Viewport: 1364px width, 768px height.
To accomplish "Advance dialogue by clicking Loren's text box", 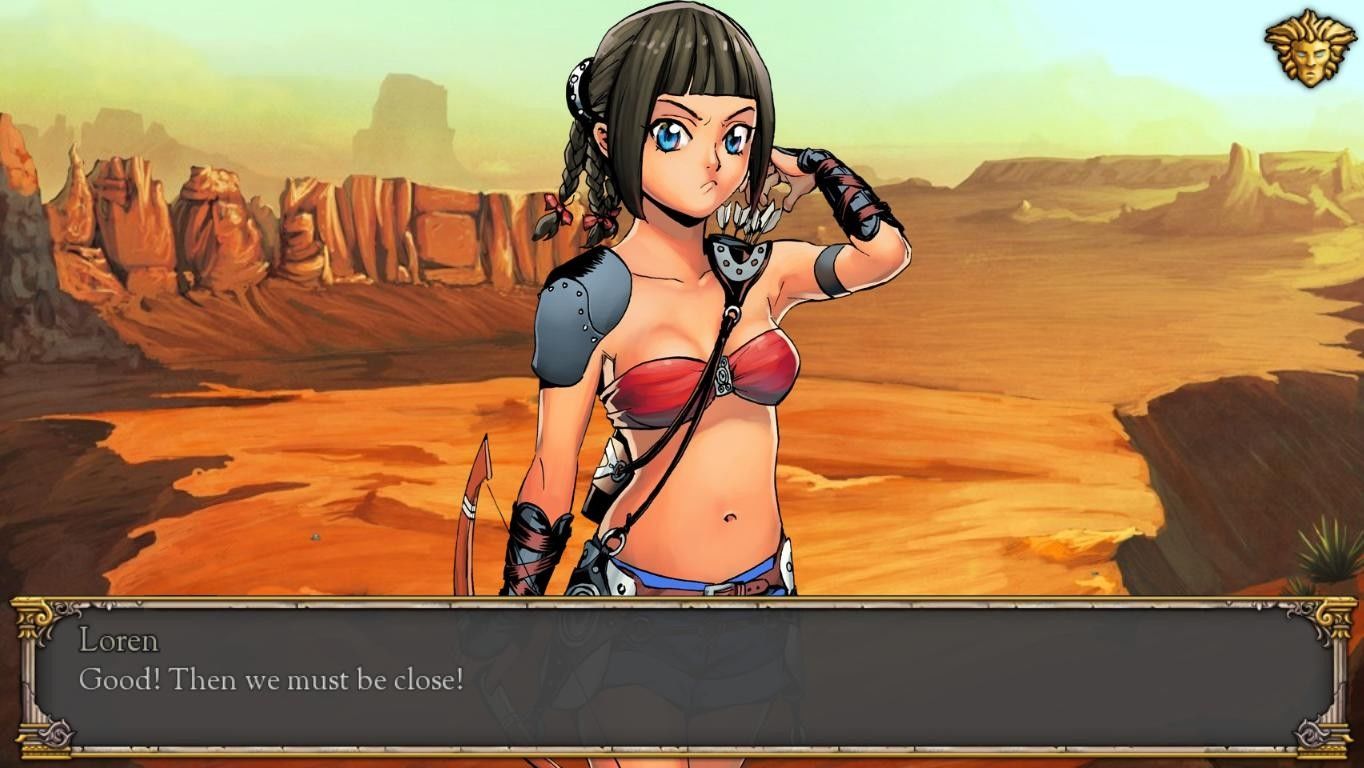I will tap(682, 677).
